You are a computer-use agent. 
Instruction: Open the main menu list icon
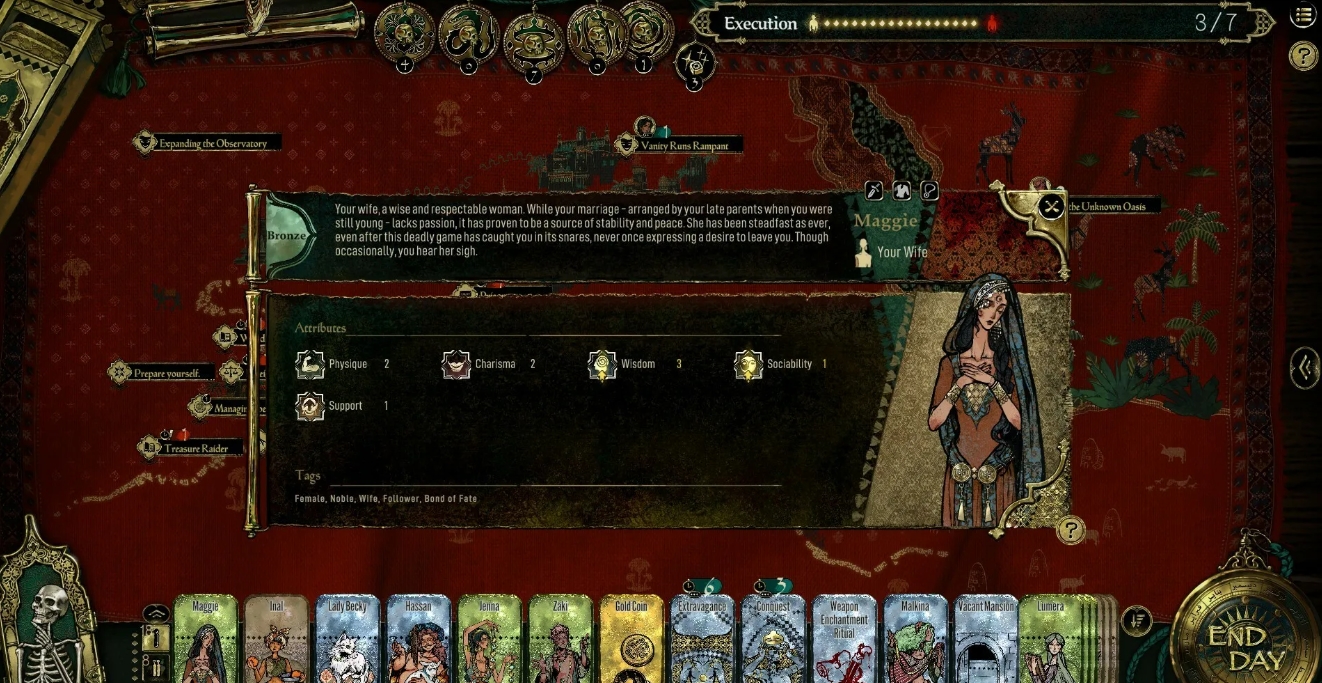[1303, 16]
